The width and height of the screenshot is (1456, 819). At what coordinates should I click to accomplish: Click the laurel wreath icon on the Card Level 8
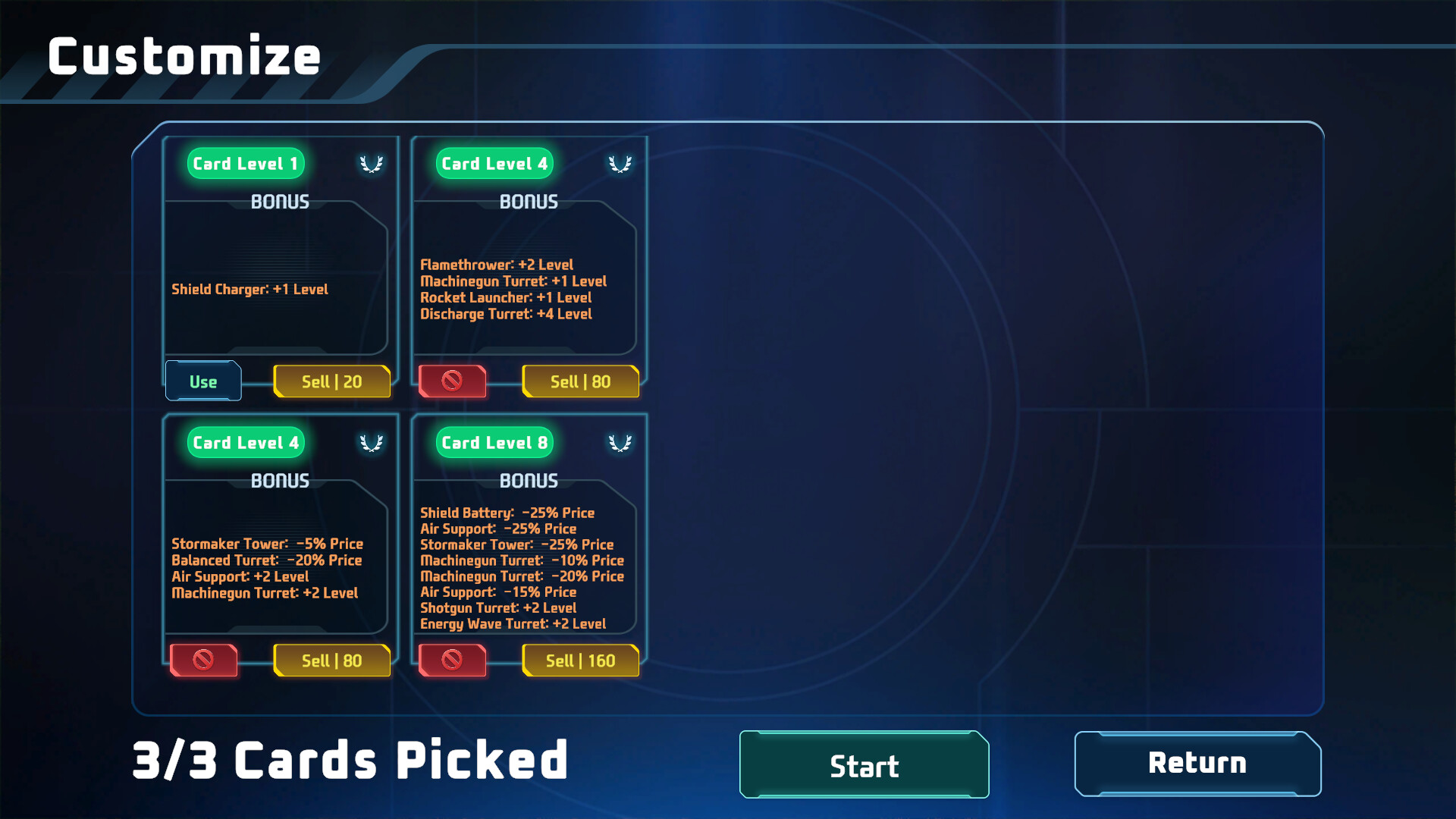pyautogui.click(x=620, y=442)
